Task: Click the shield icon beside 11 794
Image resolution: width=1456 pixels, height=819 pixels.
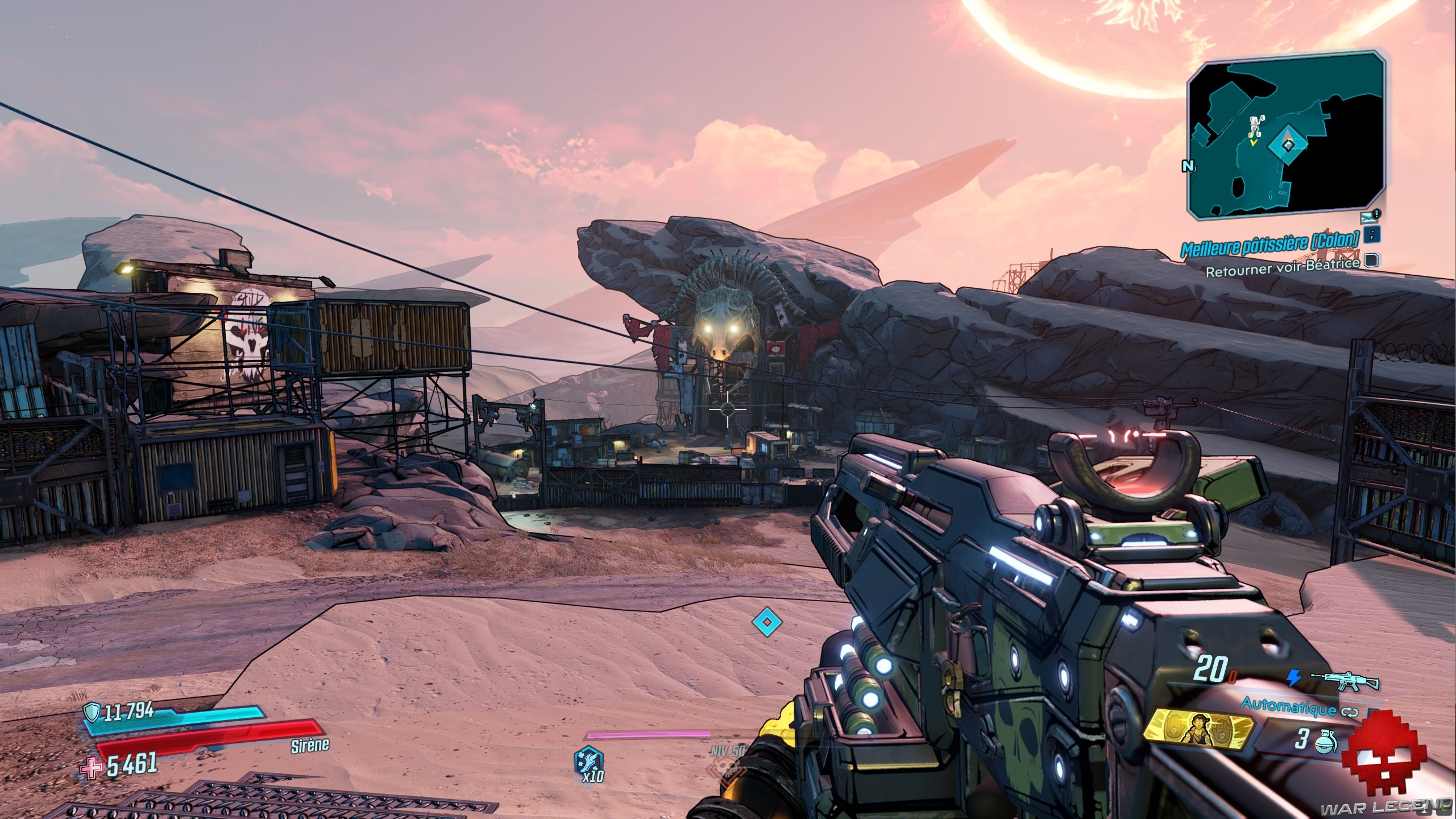Action: click(x=92, y=711)
